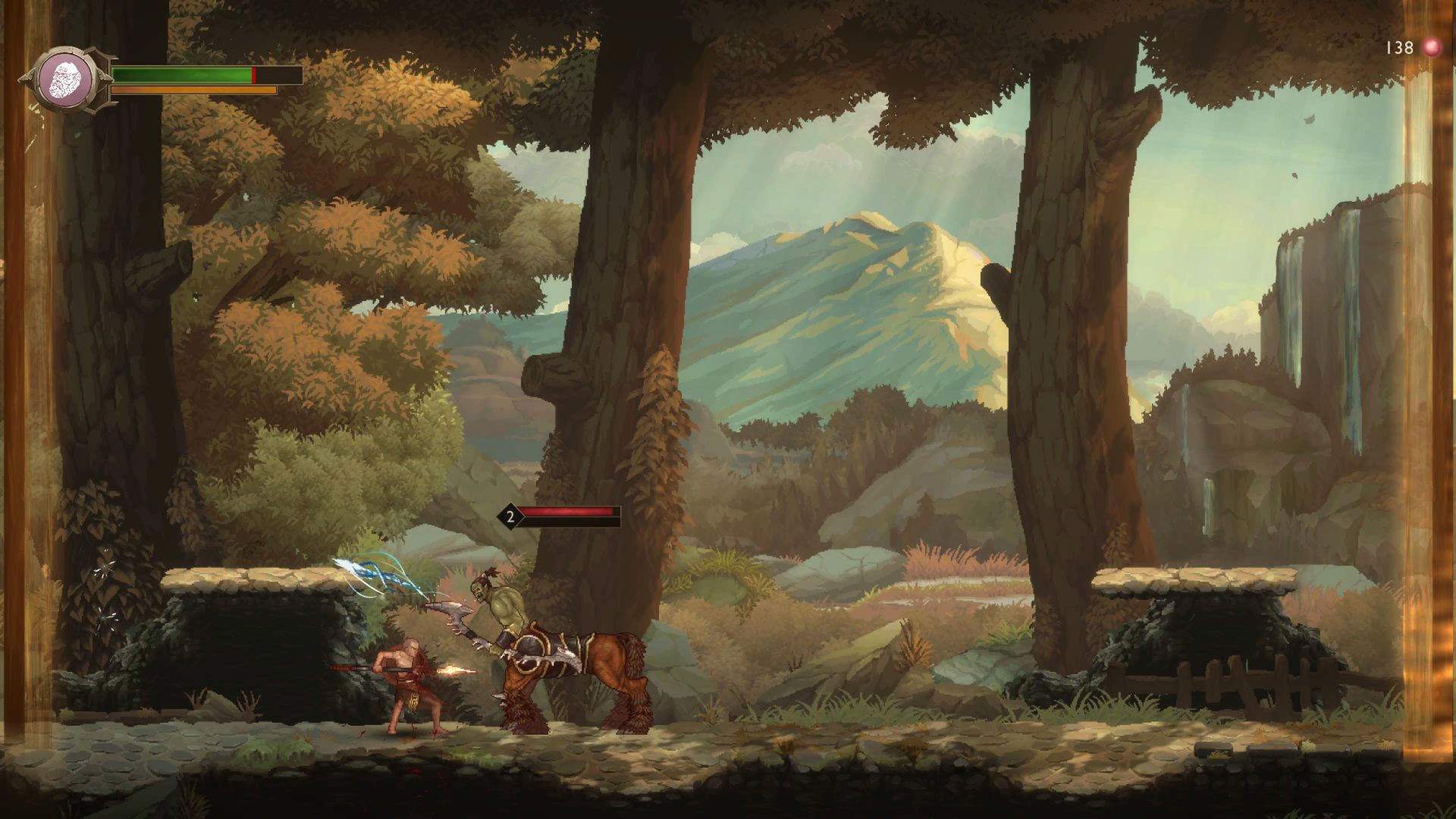This screenshot has height=819, width=1456.
Task: Click the white face emblem inside the medallion
Action: pyautogui.click(x=66, y=79)
